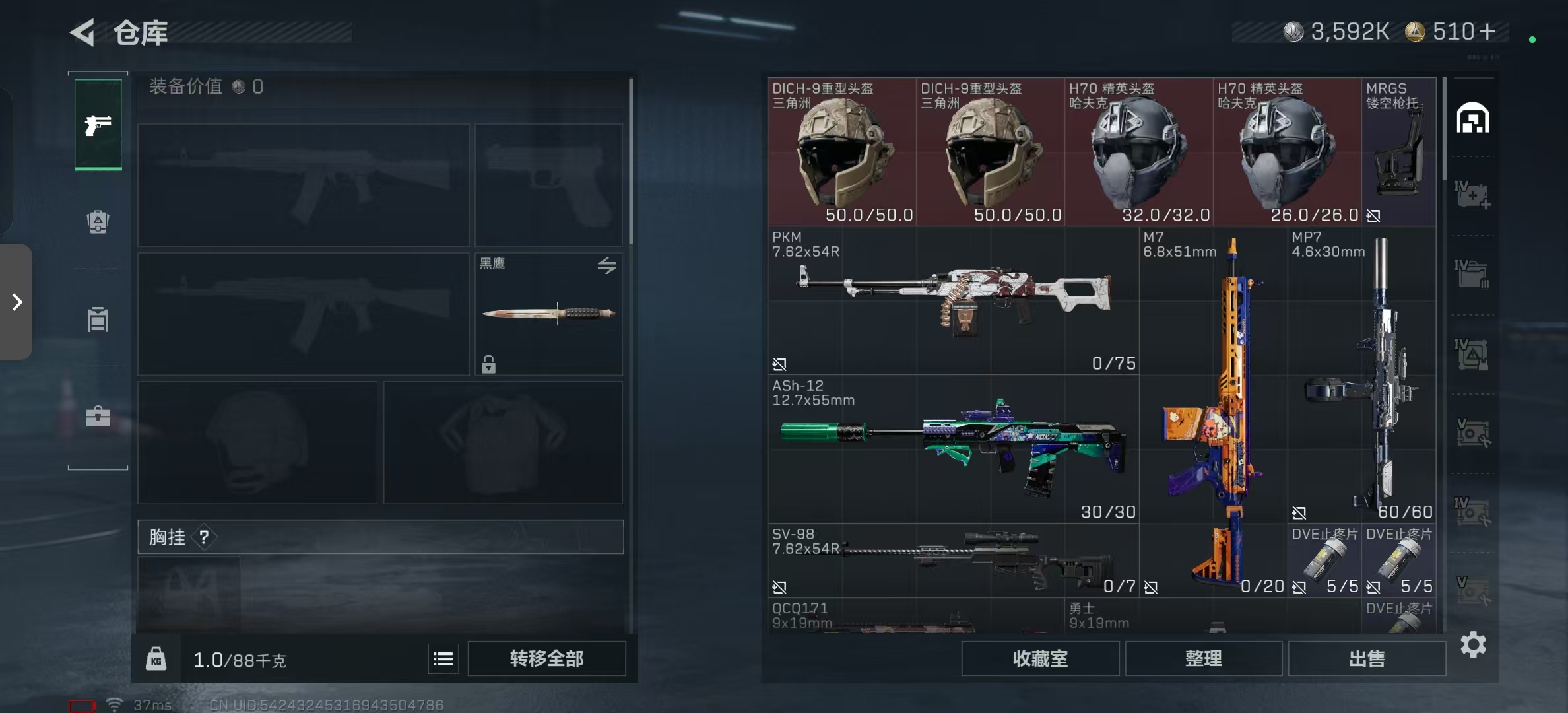The width and height of the screenshot is (1568, 713).
Task: Select the PKM machine gun
Action: coord(953,301)
